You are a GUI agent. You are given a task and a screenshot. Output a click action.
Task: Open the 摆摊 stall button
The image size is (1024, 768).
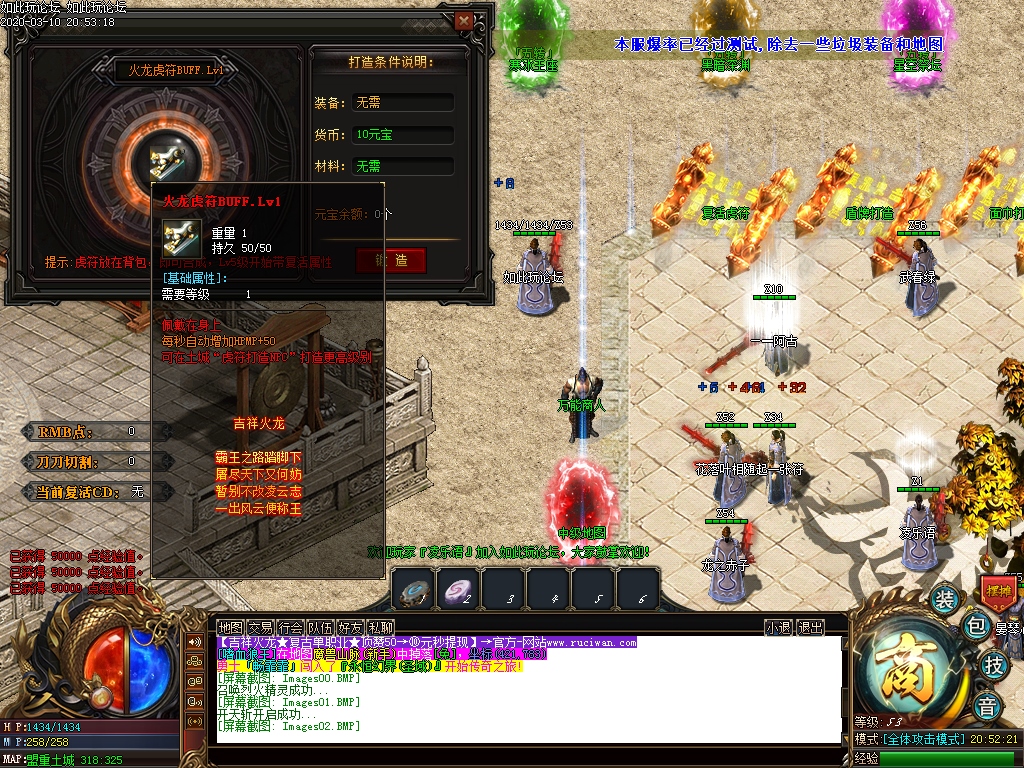(x=999, y=590)
